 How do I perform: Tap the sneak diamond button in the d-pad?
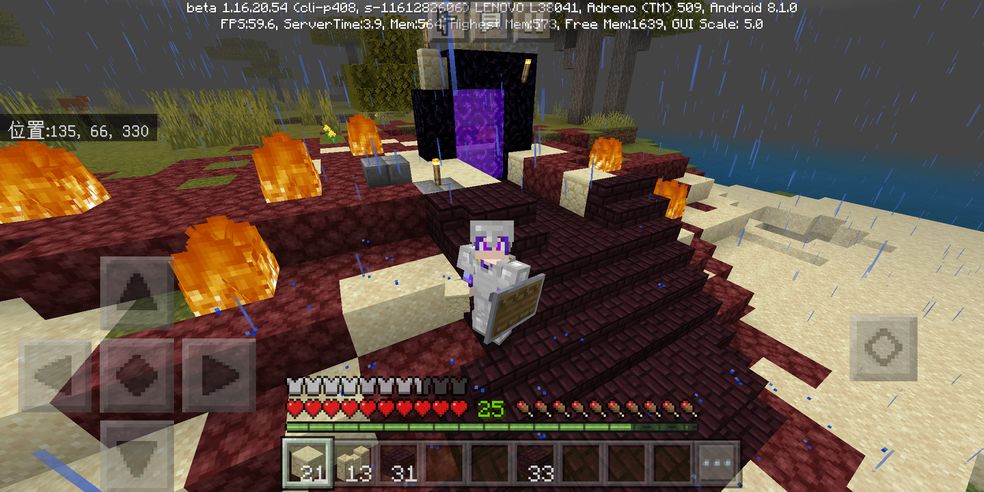(x=137, y=375)
